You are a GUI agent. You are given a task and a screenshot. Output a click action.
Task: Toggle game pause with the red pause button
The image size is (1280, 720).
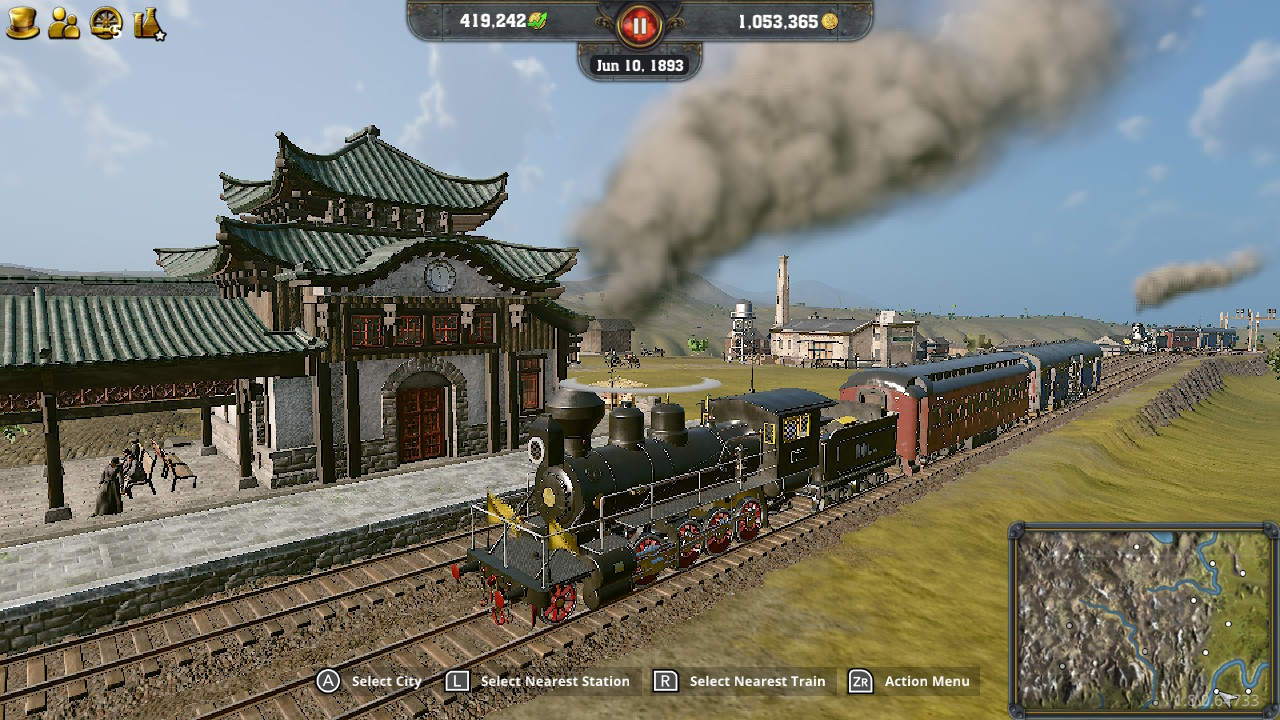(x=638, y=26)
